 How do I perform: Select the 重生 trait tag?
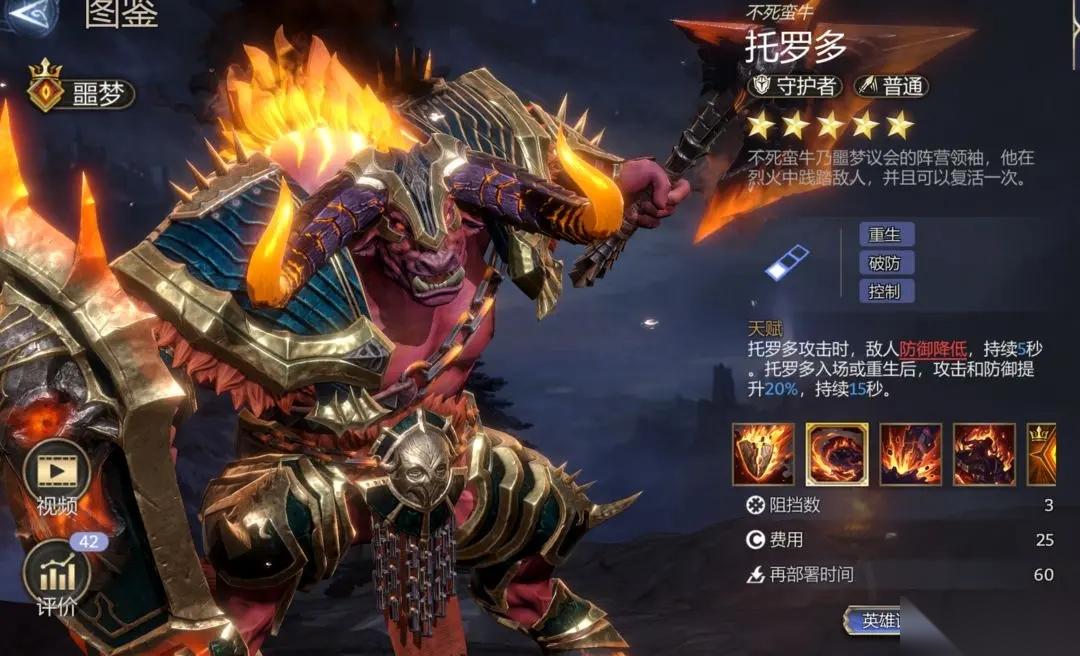click(x=886, y=235)
